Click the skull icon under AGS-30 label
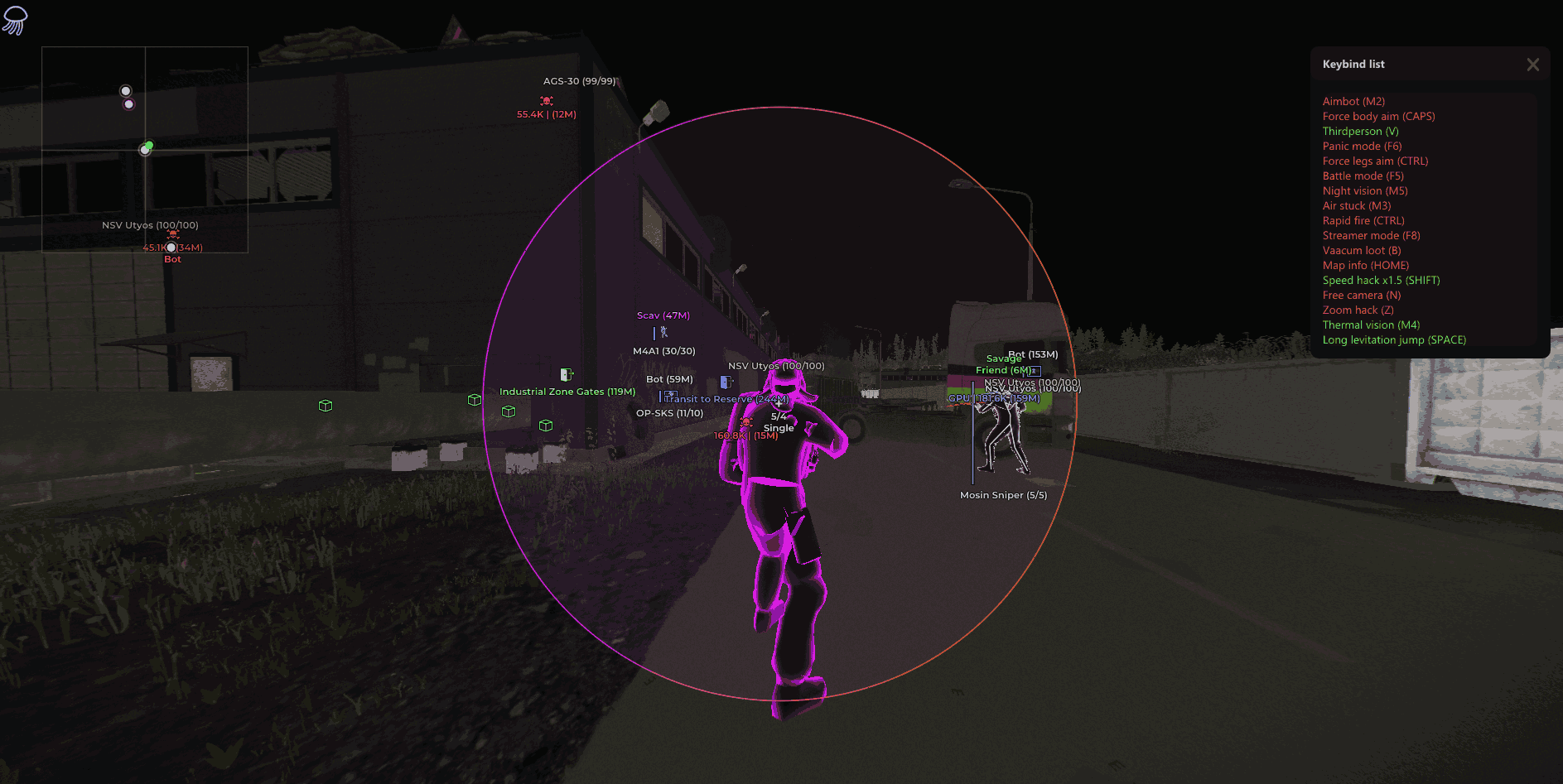This screenshot has height=784, width=1563. 547,101
